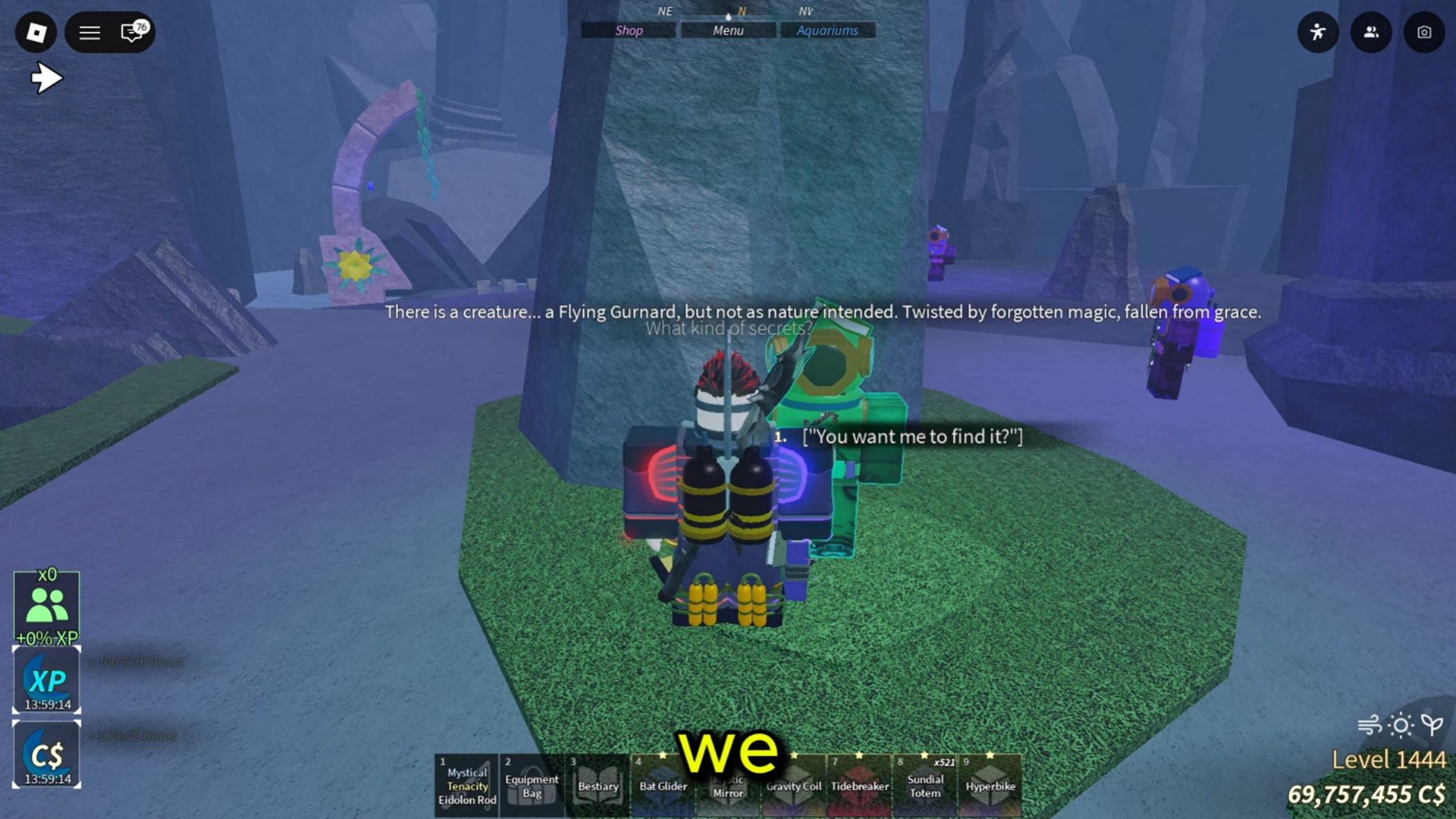Equip the Hyperbike from slot 9
This screenshot has height=819, width=1456.
tap(989, 783)
